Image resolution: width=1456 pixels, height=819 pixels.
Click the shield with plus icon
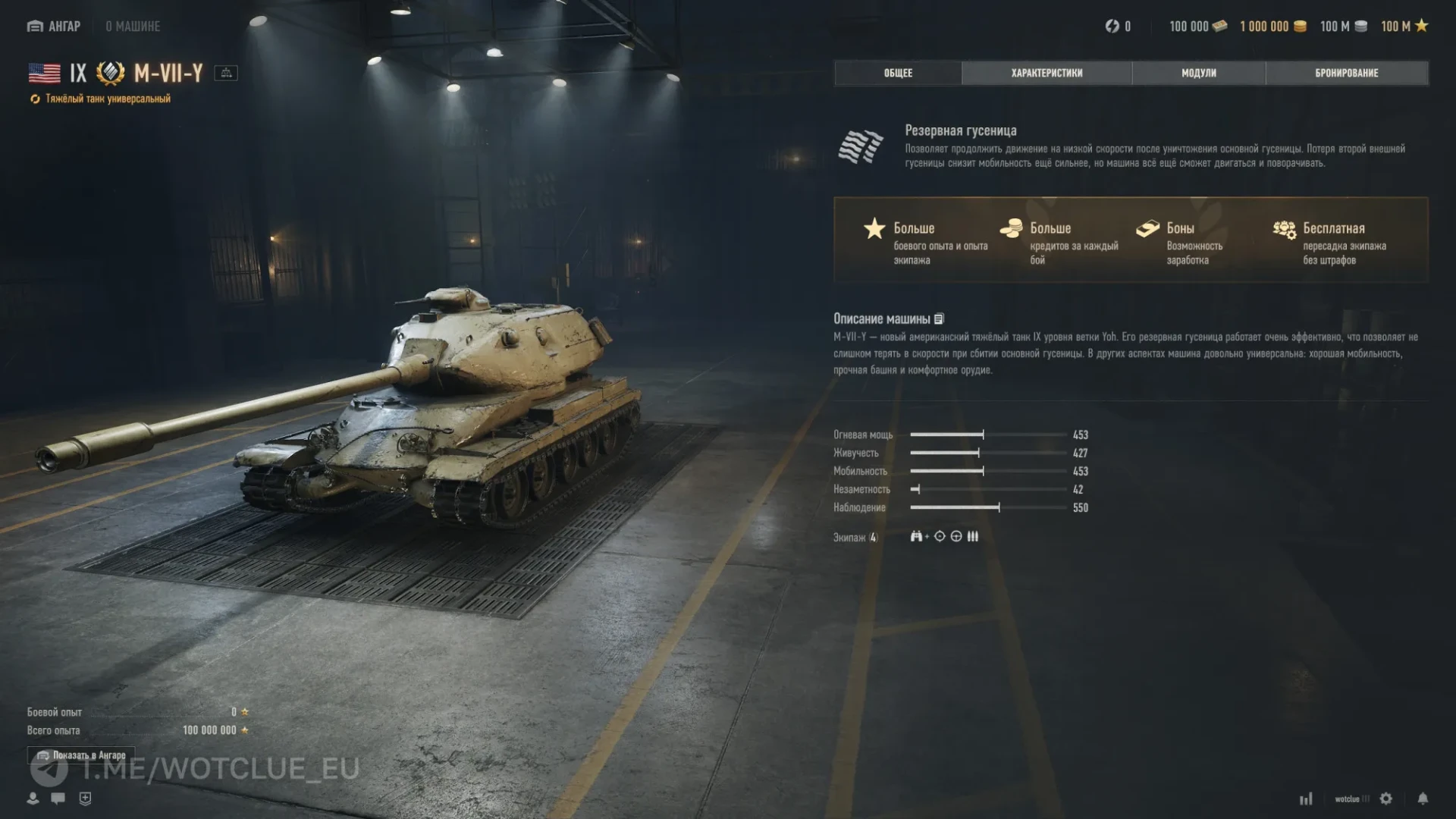85,799
